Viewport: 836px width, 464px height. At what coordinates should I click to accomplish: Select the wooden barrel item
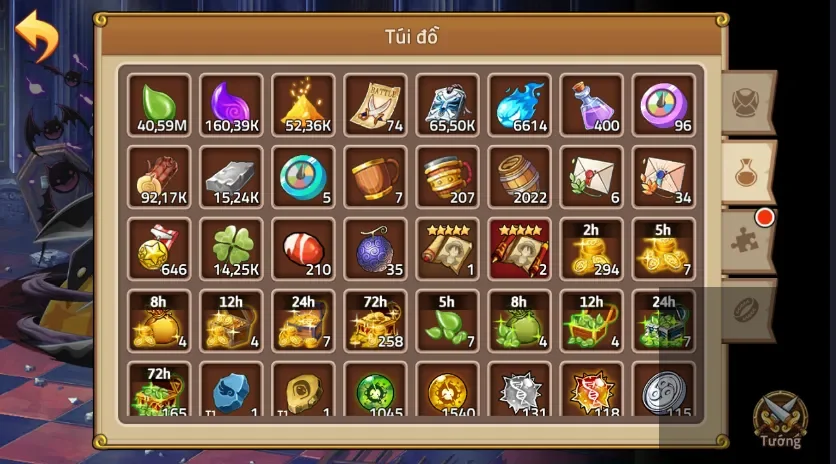point(519,177)
